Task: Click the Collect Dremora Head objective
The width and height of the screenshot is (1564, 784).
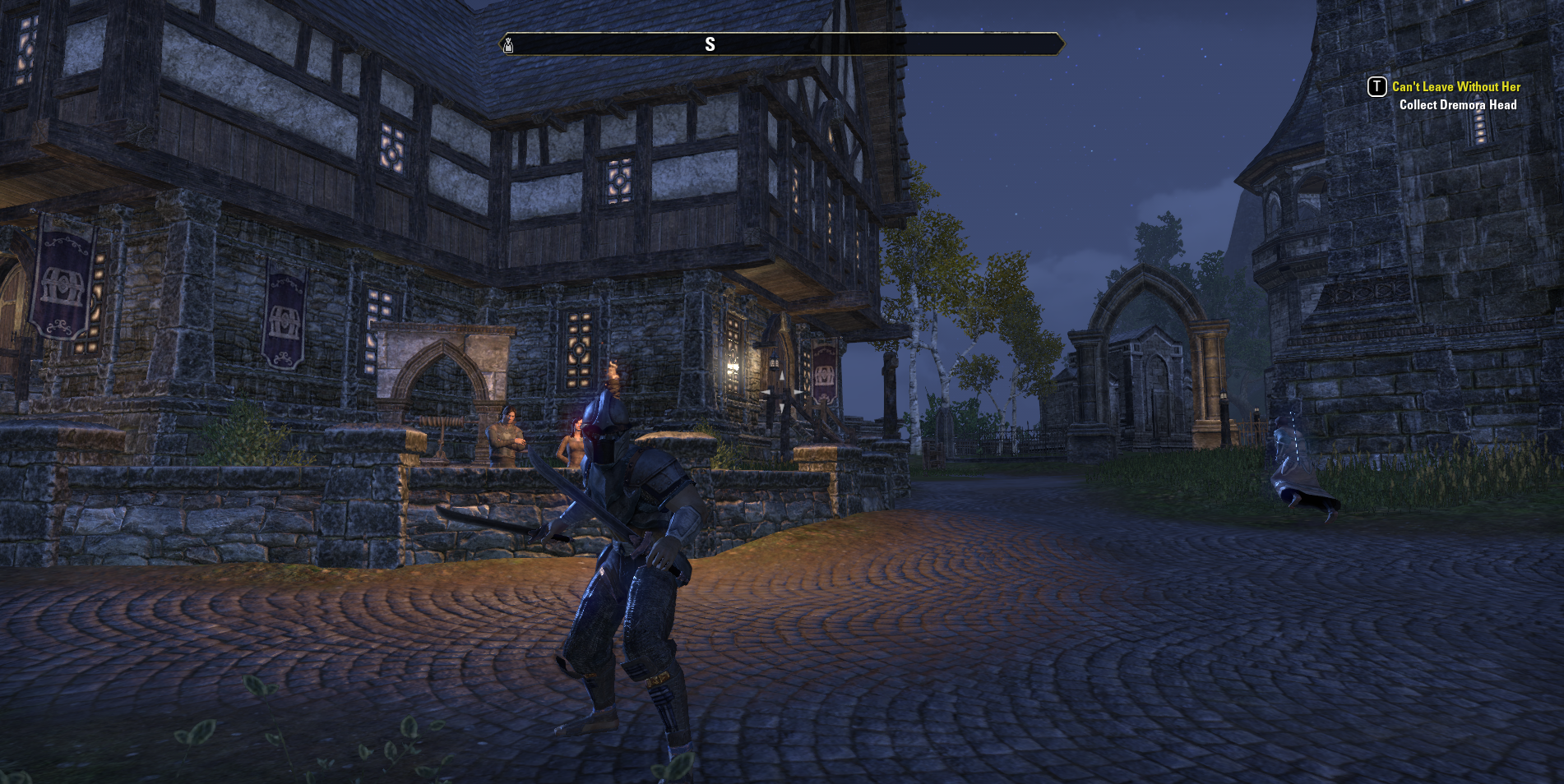Action: tap(1457, 105)
